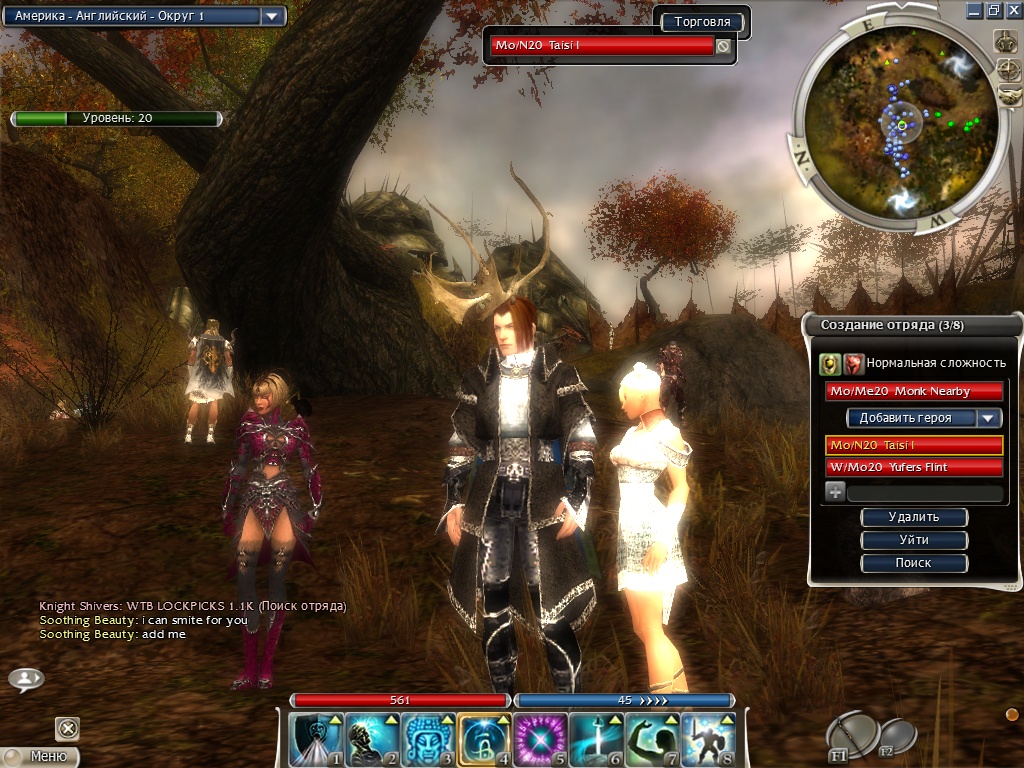Use skill 3 with the blue stone face
The height and width of the screenshot is (768, 1024).
pyautogui.click(x=429, y=740)
